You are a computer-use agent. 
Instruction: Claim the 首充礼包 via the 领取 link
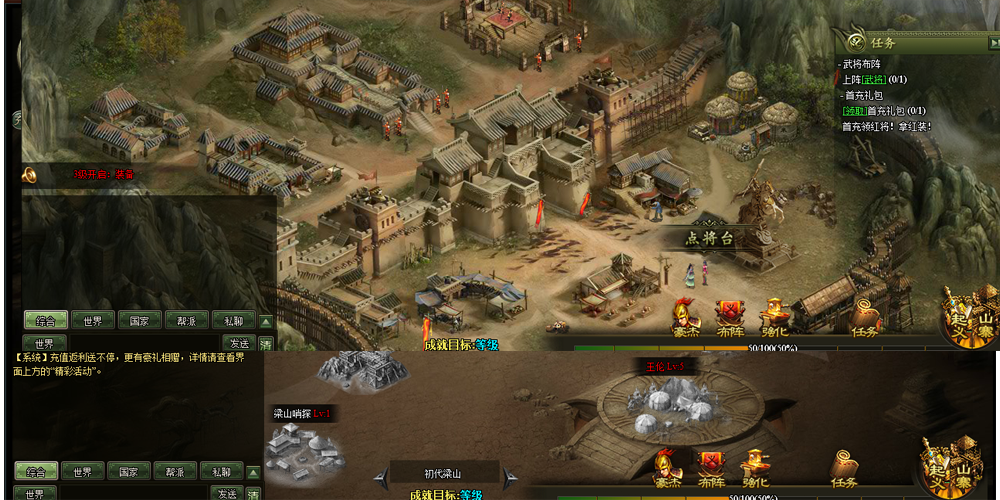pyautogui.click(x=853, y=110)
